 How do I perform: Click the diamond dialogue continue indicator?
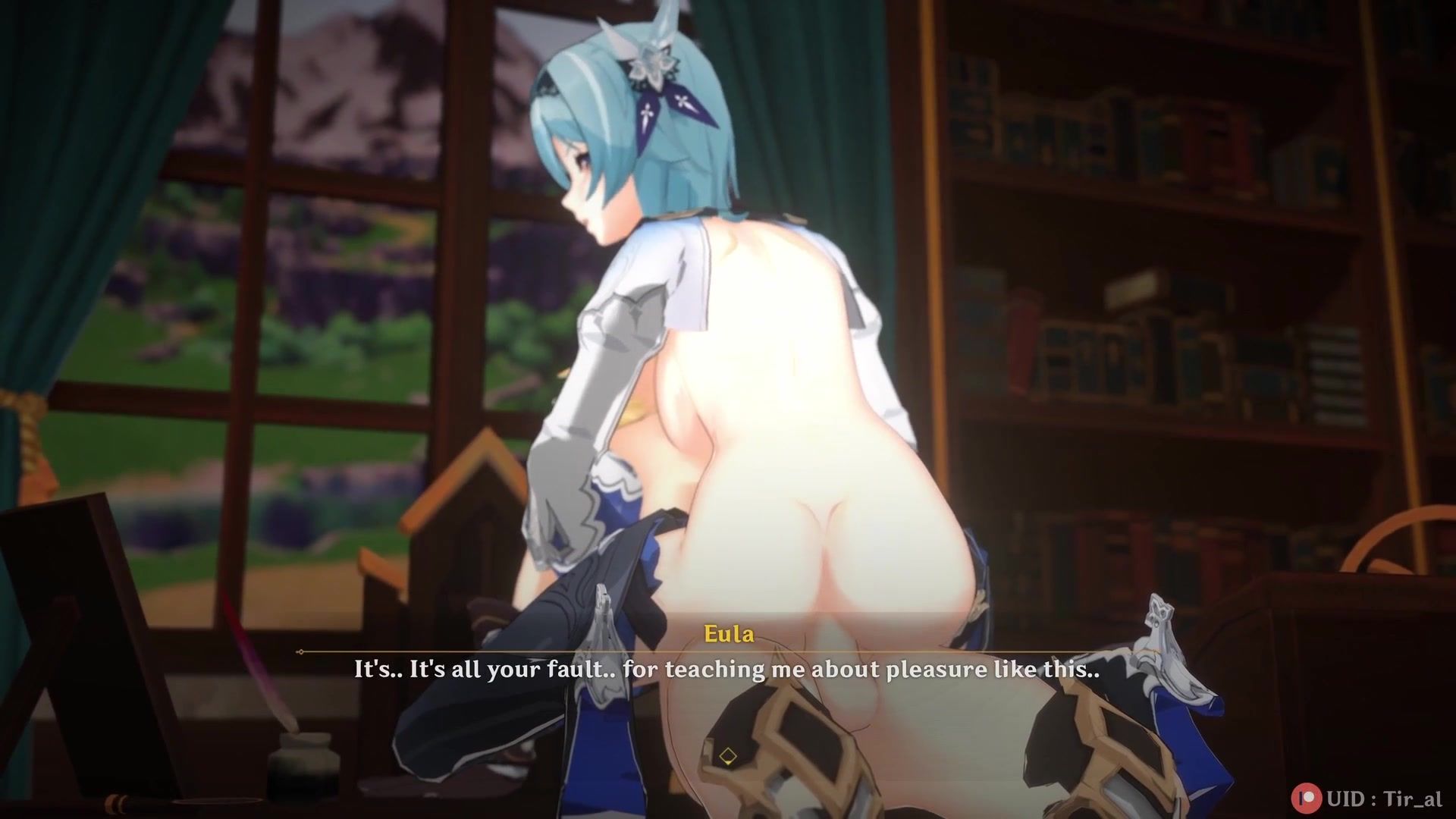[x=728, y=756]
